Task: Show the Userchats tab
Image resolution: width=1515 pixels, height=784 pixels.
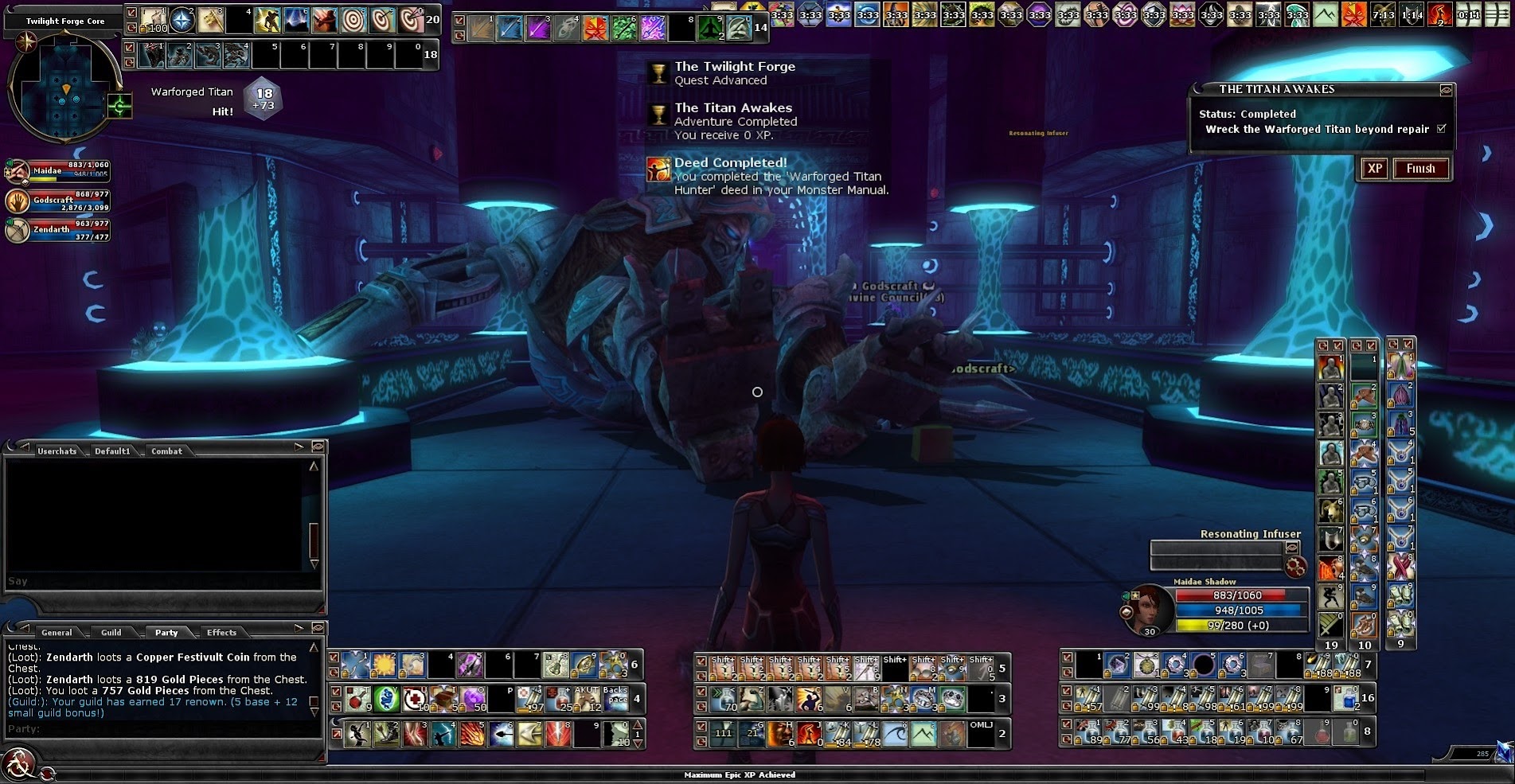Action: tap(57, 451)
